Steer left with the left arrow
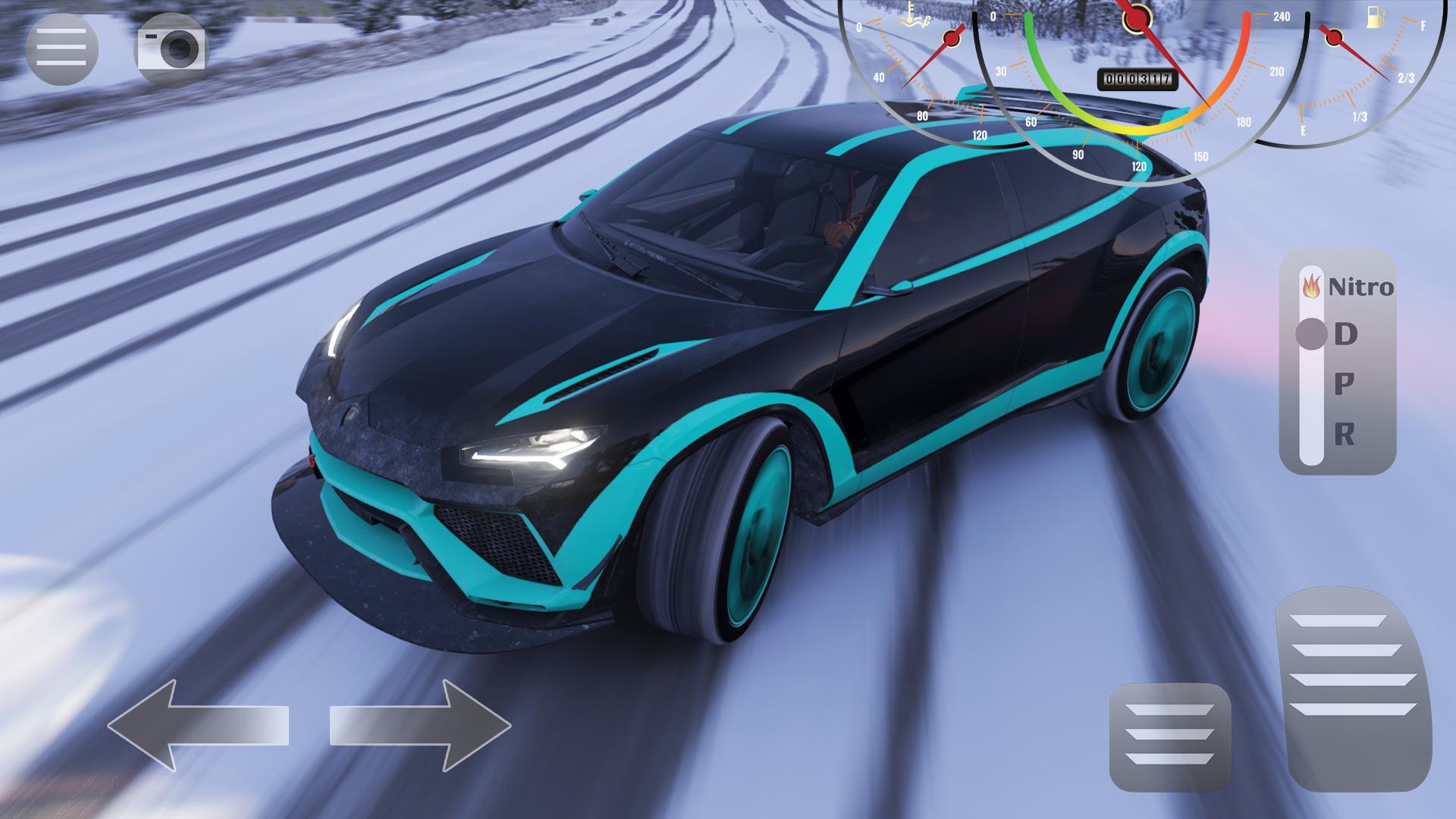Viewport: 1456px width, 819px height. (198, 725)
